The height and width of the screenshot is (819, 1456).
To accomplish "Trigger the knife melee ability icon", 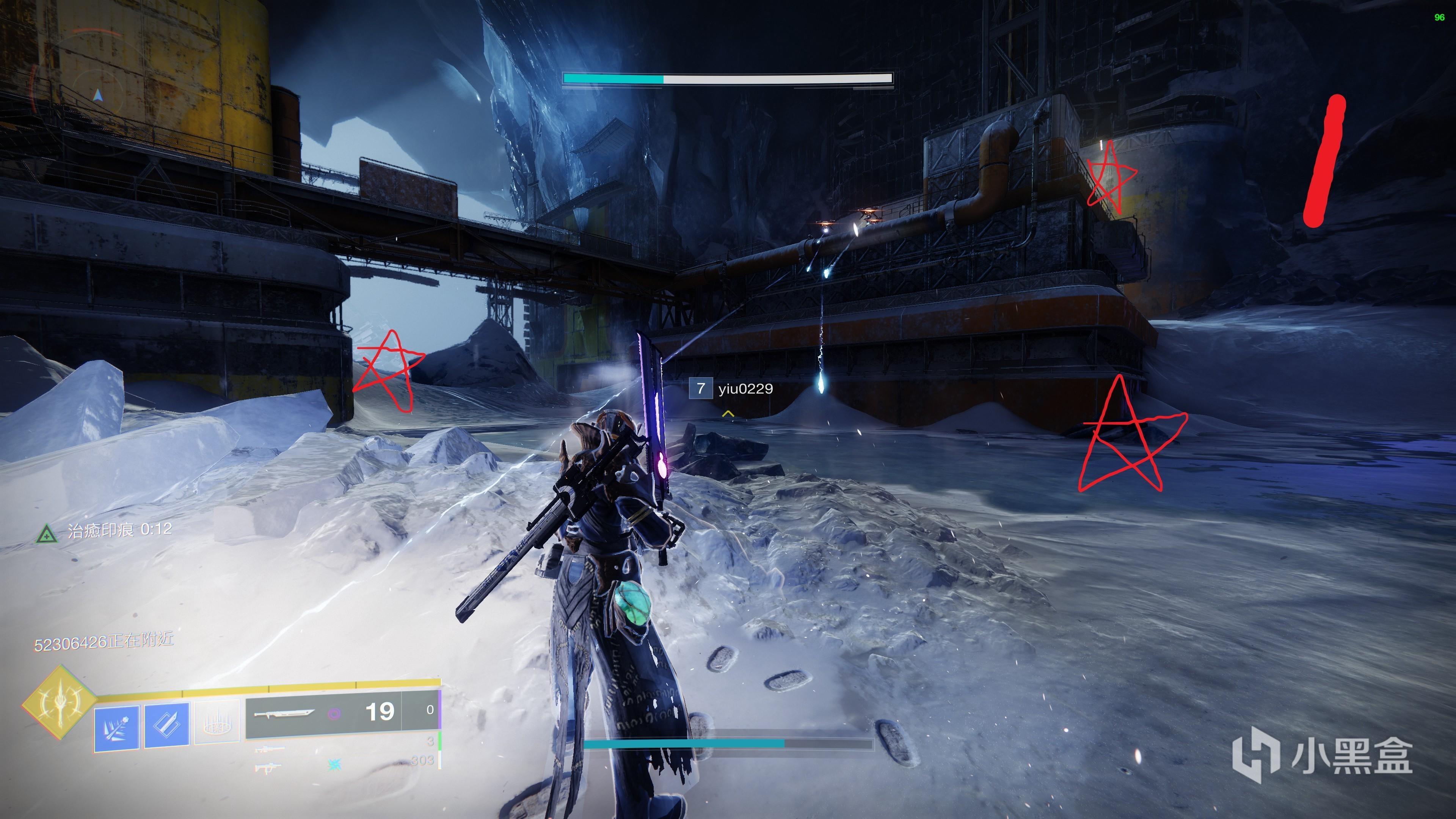I will pyautogui.click(x=167, y=726).
